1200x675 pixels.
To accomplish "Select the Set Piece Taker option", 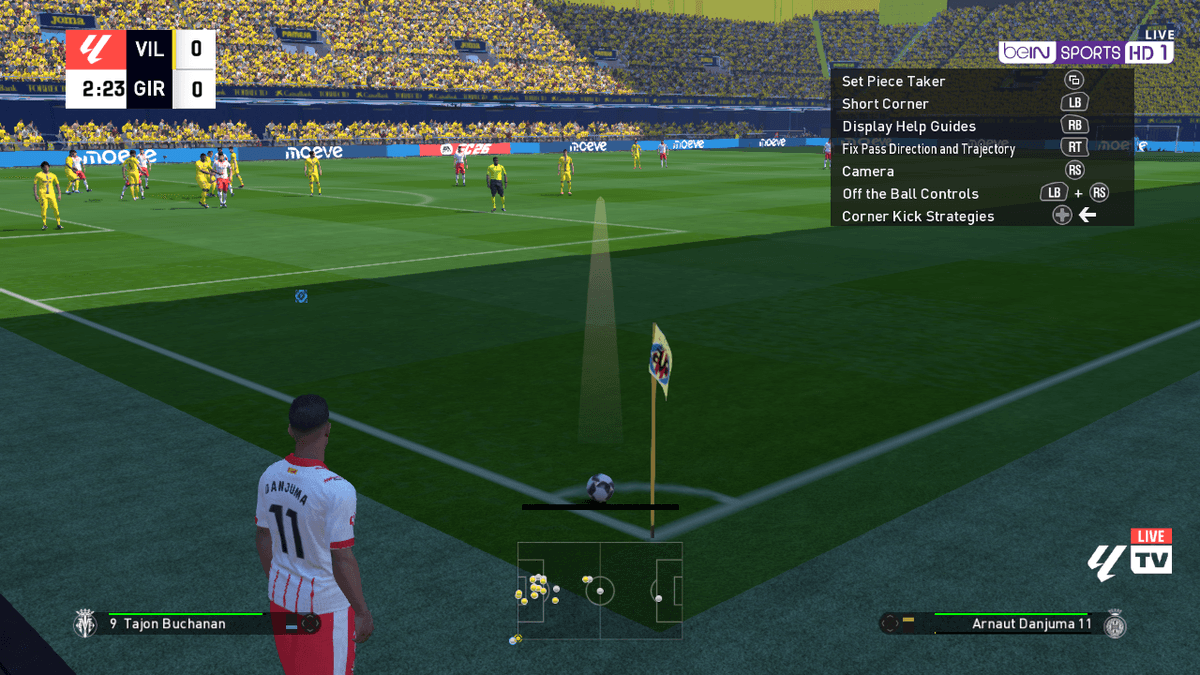I will (x=893, y=81).
